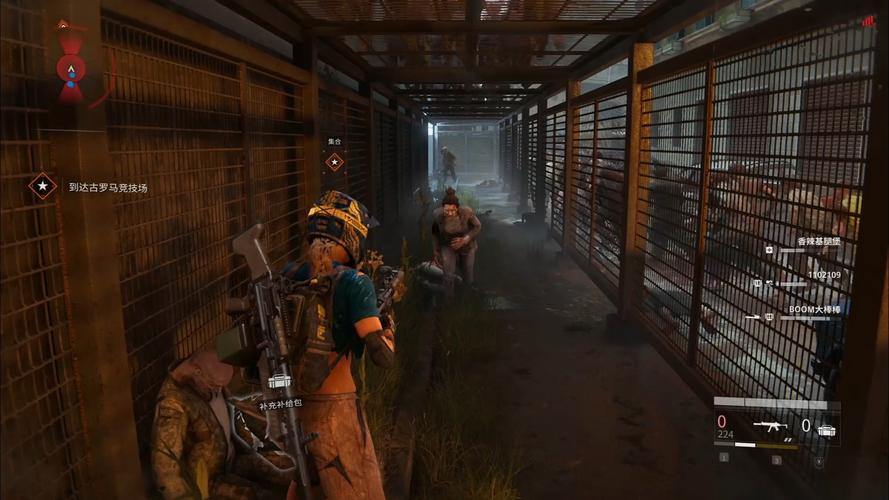
Task: Select teammate 香辣基础堡 in squad list
Action: click(x=818, y=242)
